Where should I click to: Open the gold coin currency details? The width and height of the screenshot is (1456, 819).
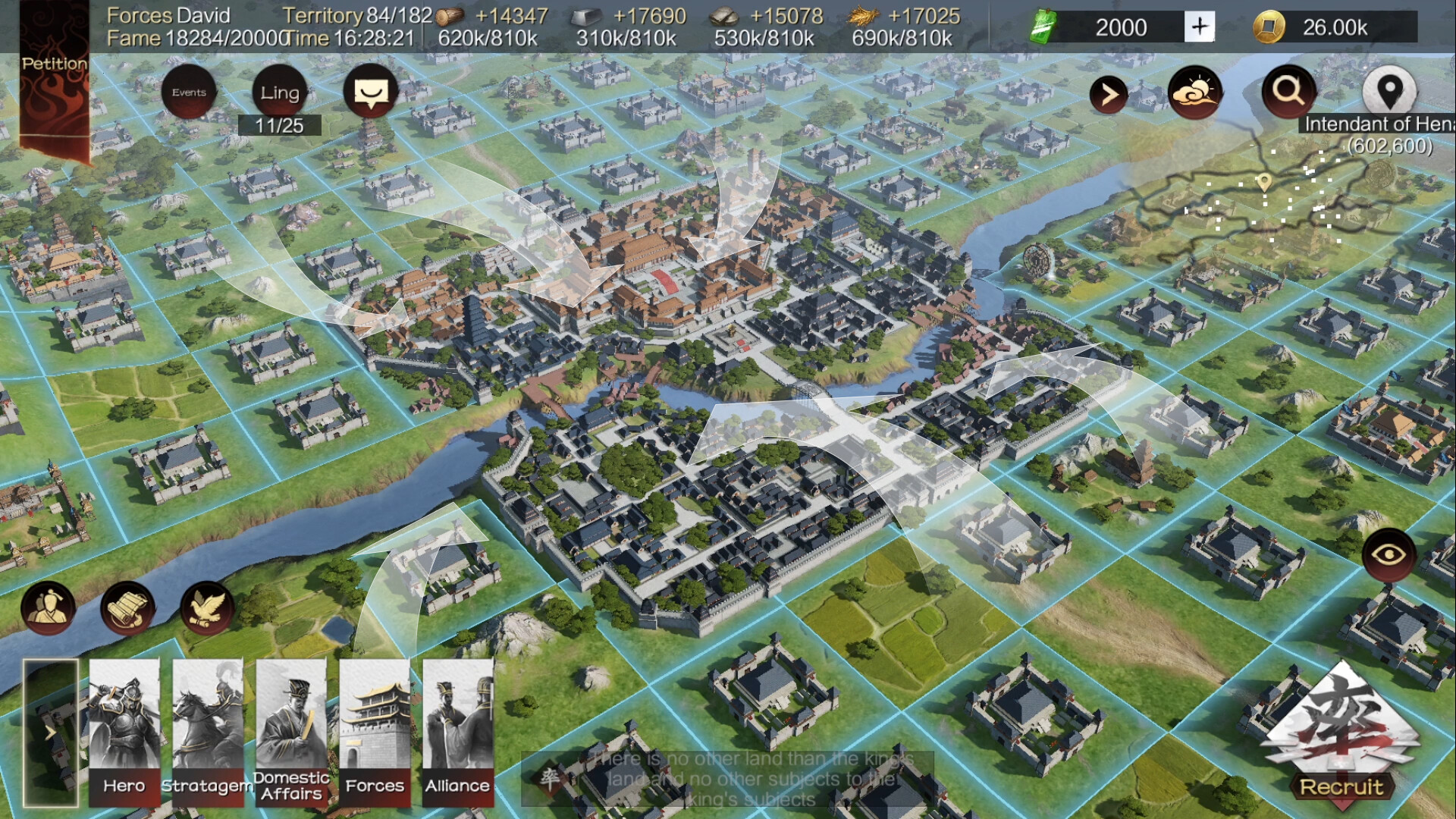coord(1269,26)
